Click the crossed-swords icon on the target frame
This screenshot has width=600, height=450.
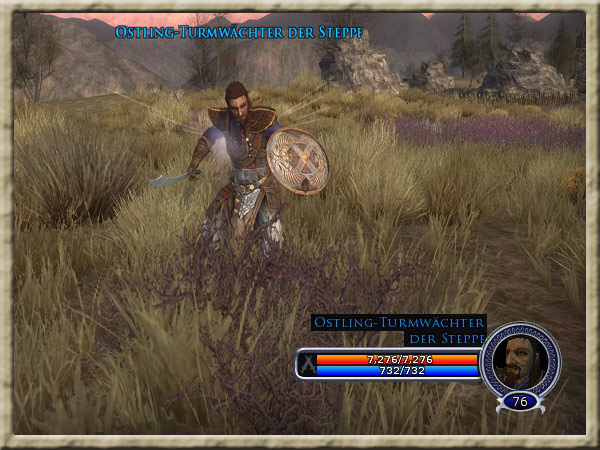(307, 364)
